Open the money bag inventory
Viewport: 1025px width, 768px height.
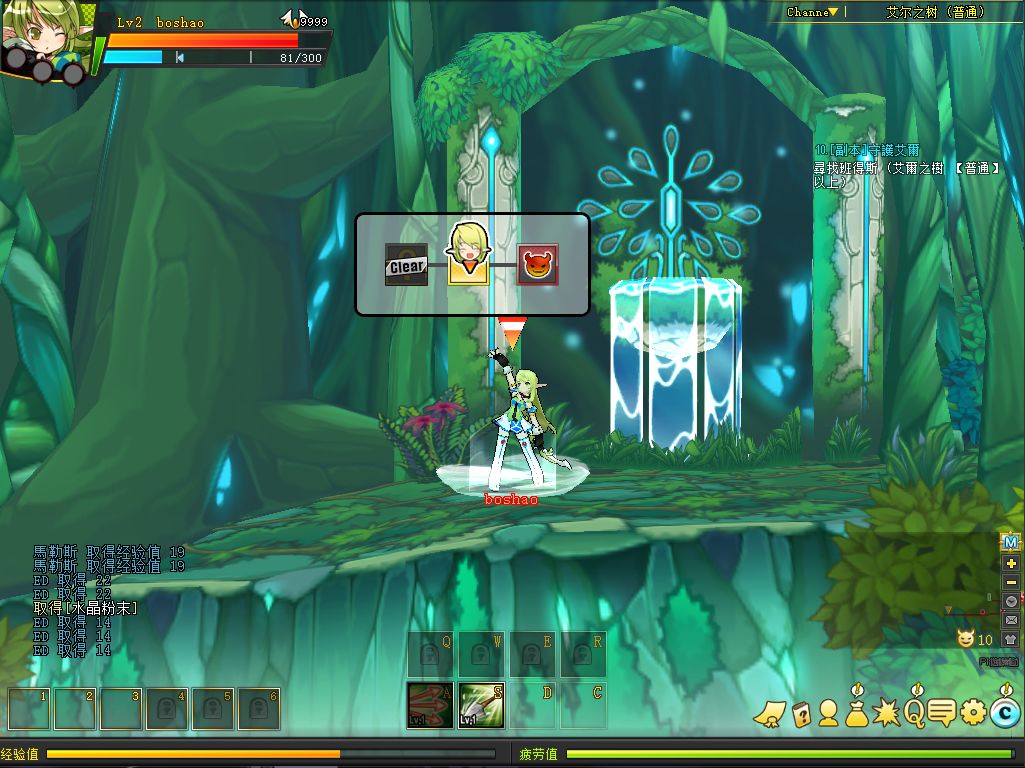tap(857, 713)
